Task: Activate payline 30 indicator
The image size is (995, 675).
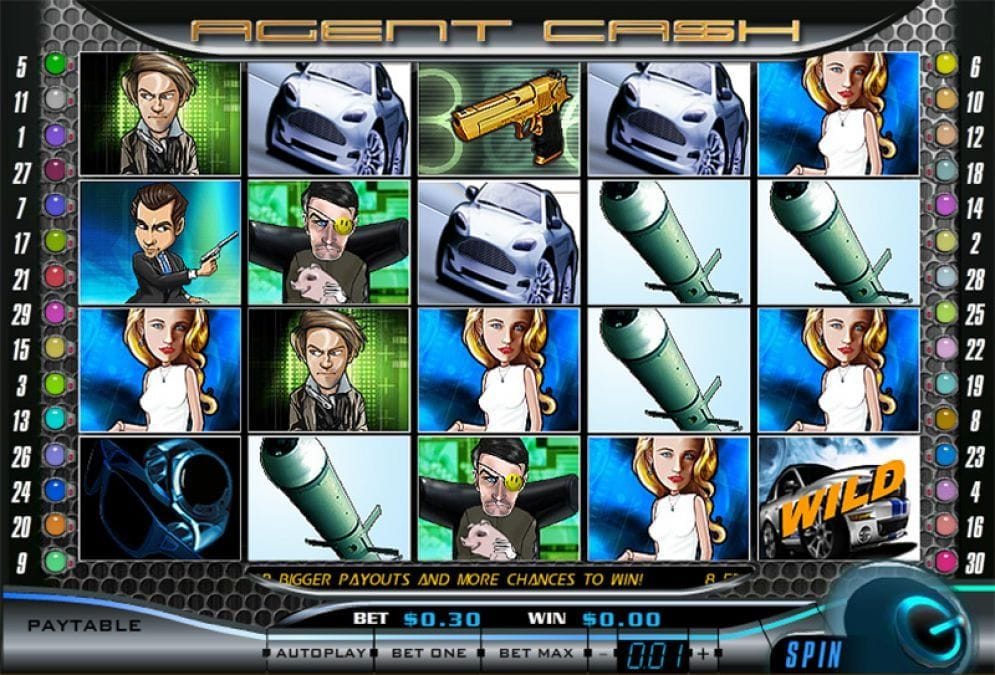Action: tap(945, 560)
